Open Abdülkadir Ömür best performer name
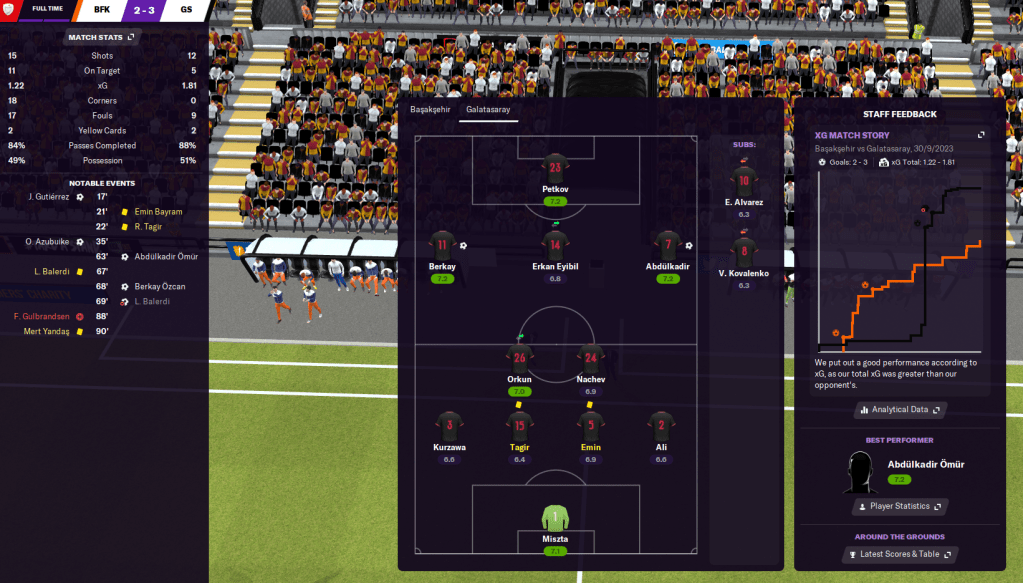 click(925, 464)
